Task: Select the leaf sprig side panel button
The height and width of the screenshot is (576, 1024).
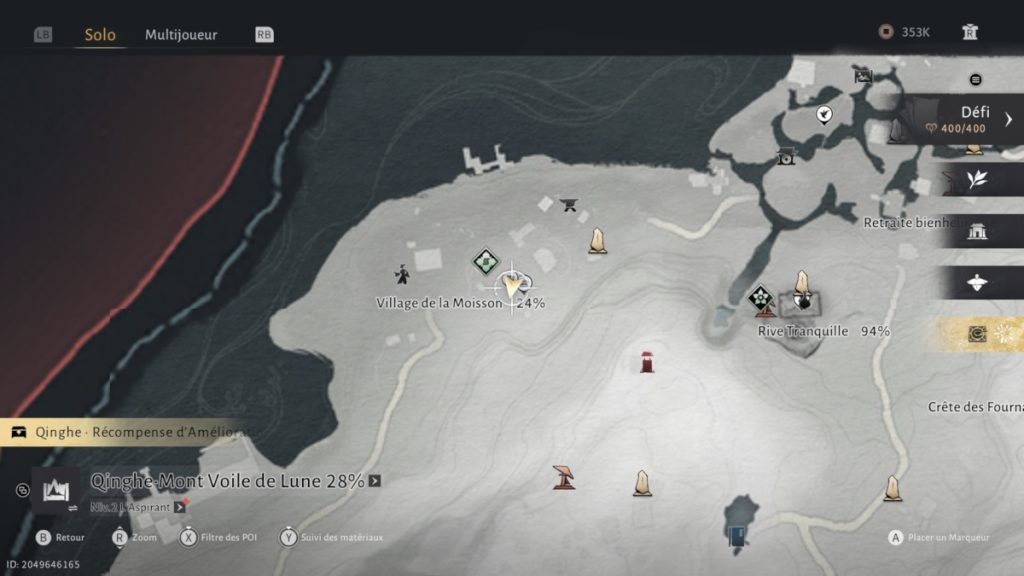Action: 976,180
